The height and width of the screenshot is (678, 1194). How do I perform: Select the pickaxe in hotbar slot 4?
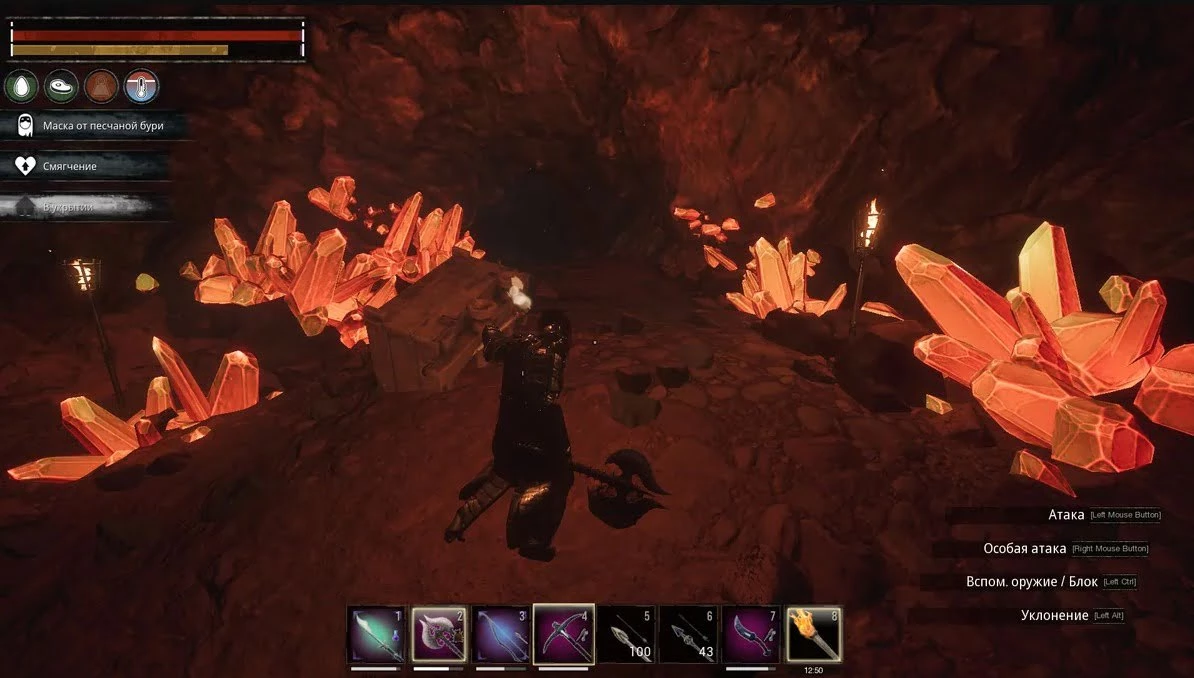point(563,634)
